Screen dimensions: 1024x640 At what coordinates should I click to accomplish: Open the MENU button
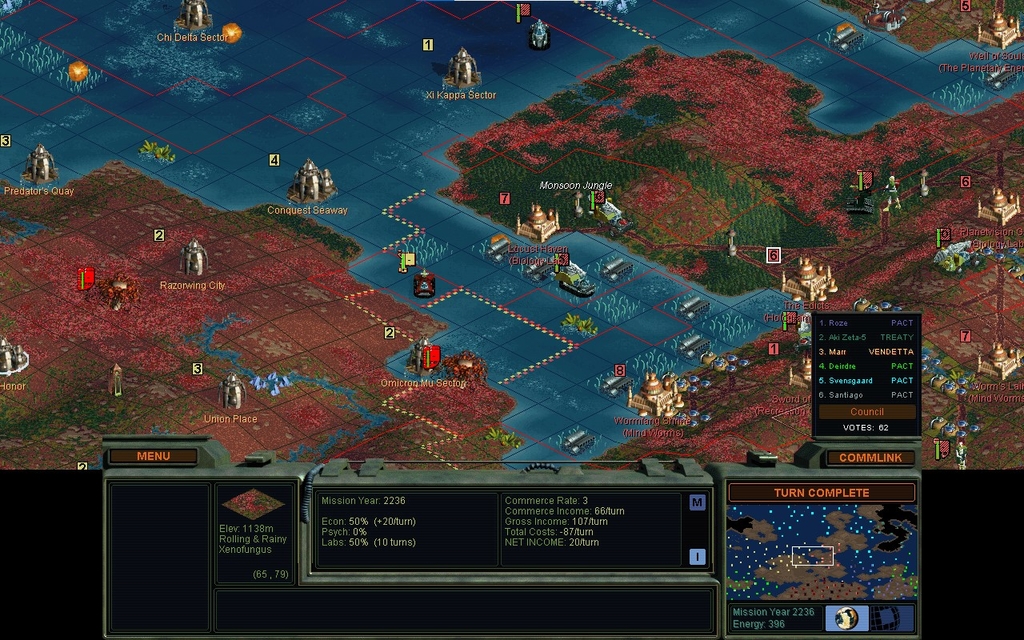[153, 456]
